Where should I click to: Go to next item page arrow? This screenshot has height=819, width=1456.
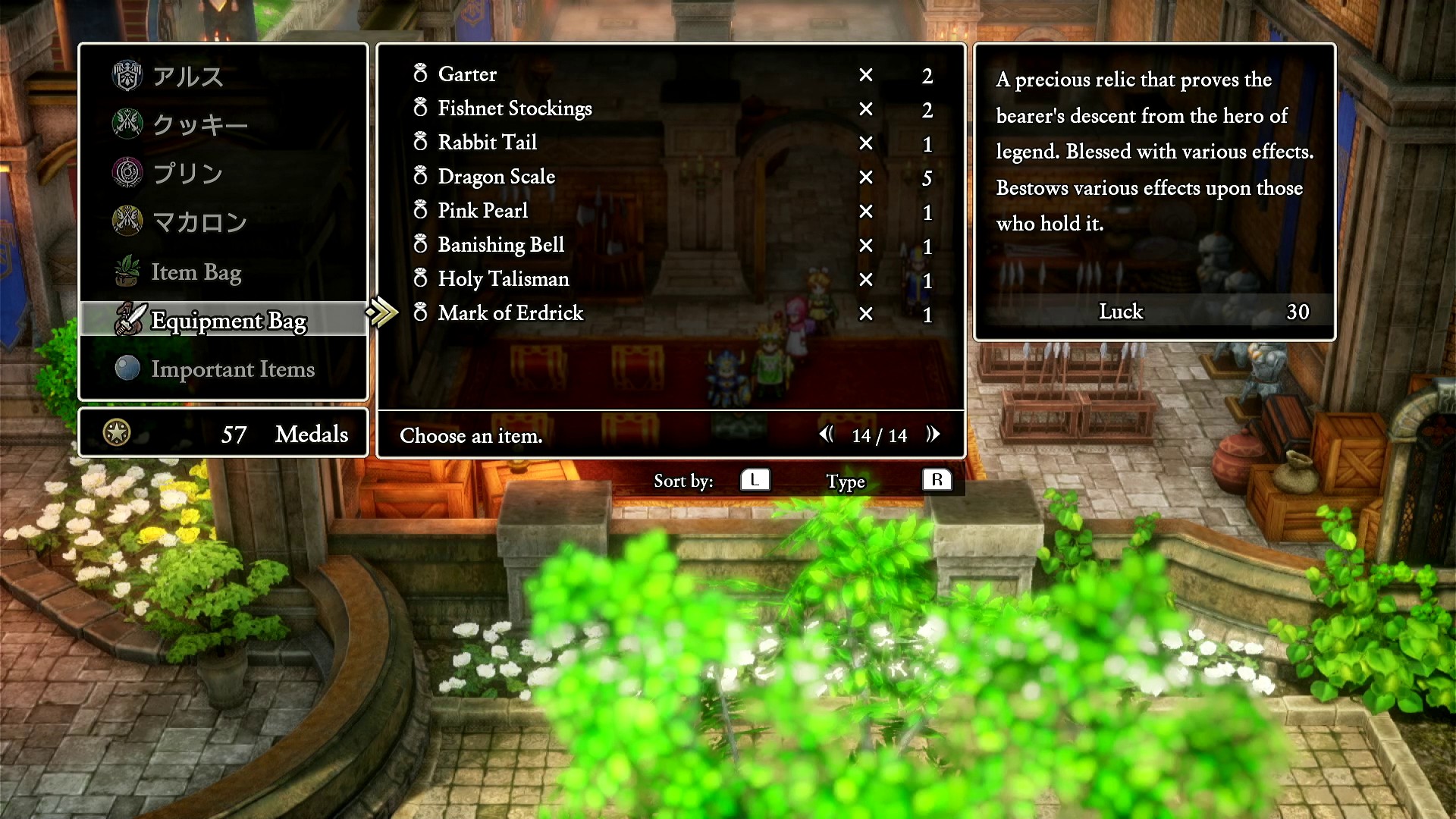tap(934, 435)
